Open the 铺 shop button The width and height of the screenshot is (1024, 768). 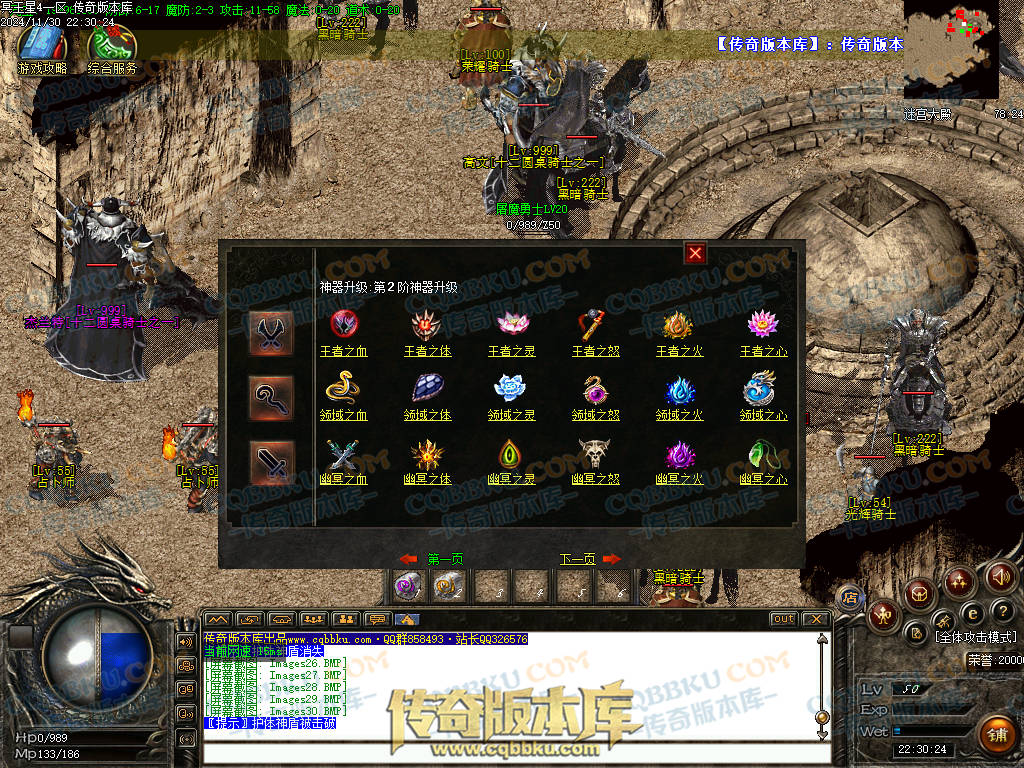point(995,734)
